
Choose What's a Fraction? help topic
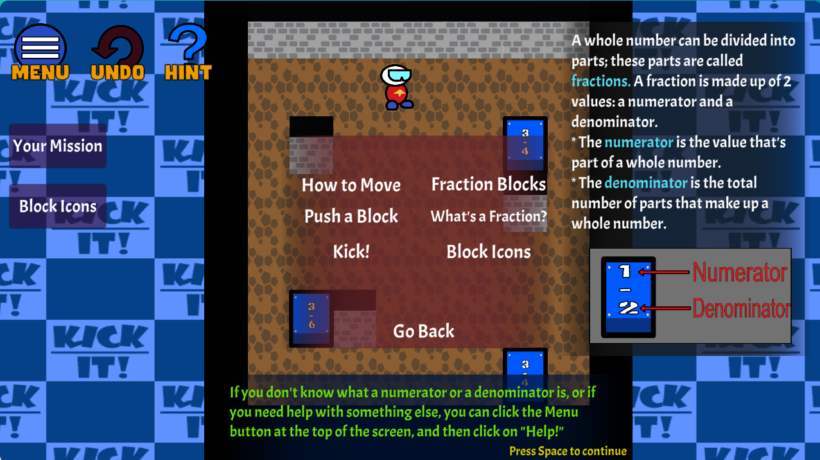pos(488,216)
